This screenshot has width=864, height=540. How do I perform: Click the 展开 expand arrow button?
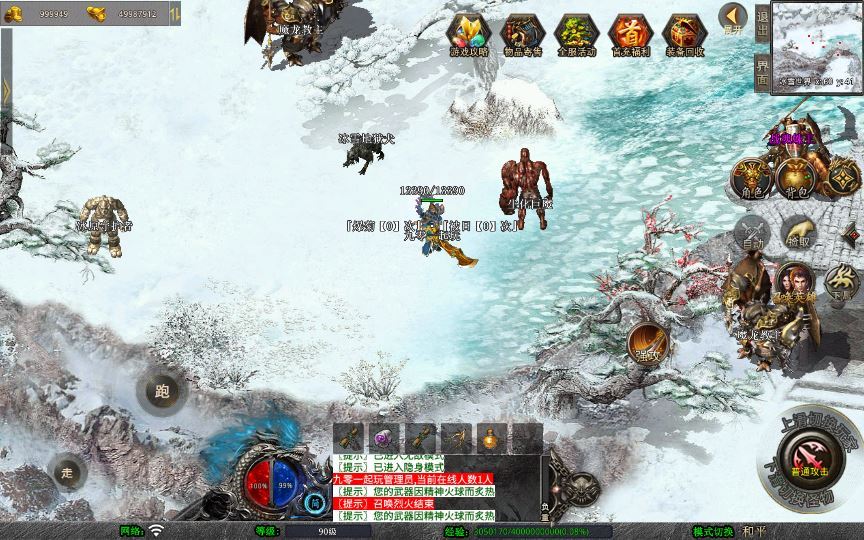pos(733,18)
